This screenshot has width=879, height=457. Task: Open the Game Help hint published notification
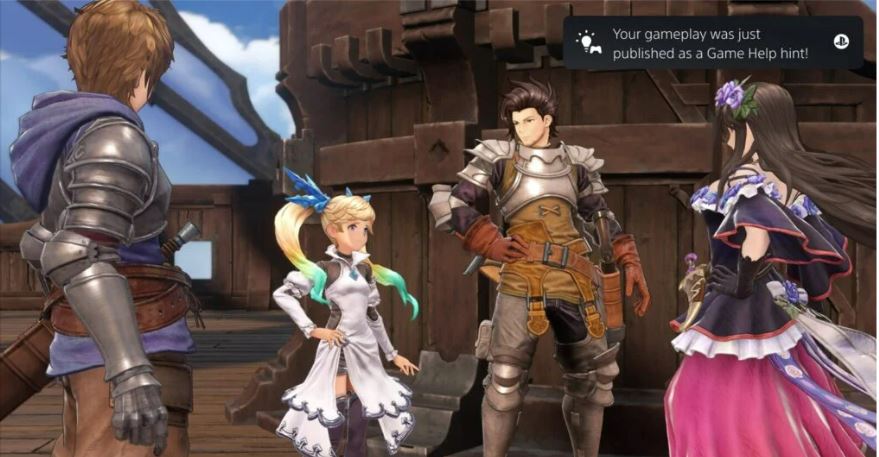tap(712, 43)
